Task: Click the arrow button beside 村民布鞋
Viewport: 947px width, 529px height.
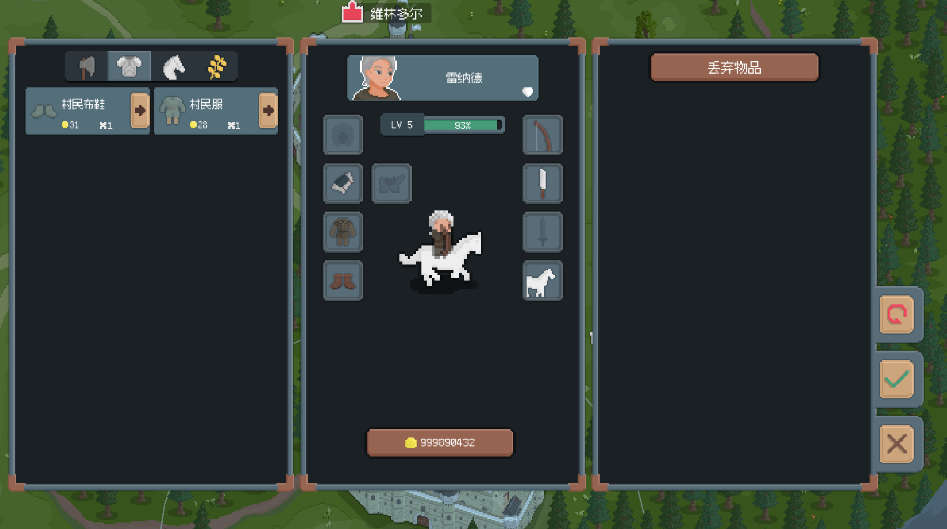Action: (140, 110)
